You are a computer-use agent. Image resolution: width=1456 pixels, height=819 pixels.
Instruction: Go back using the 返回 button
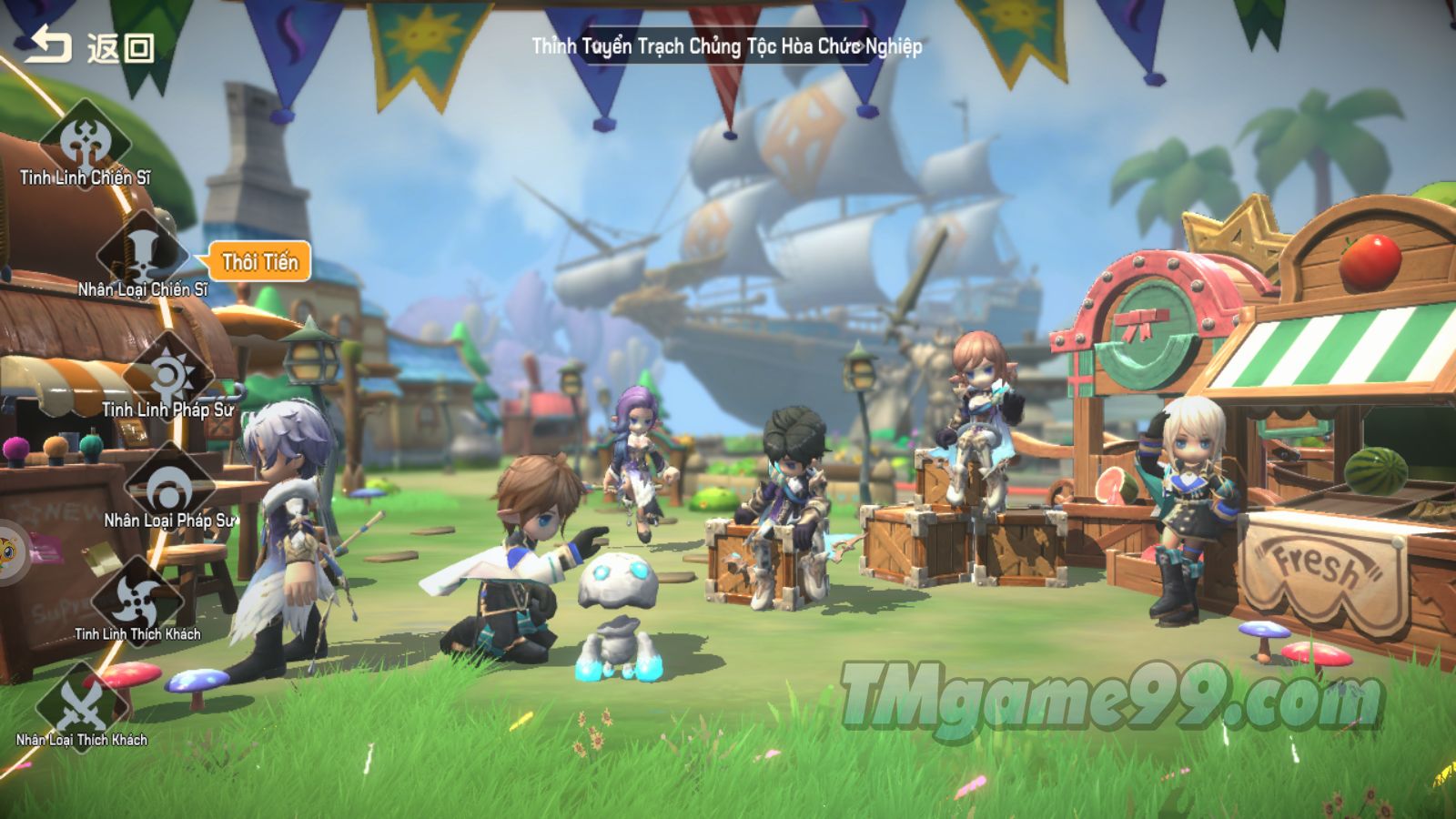click(x=89, y=45)
